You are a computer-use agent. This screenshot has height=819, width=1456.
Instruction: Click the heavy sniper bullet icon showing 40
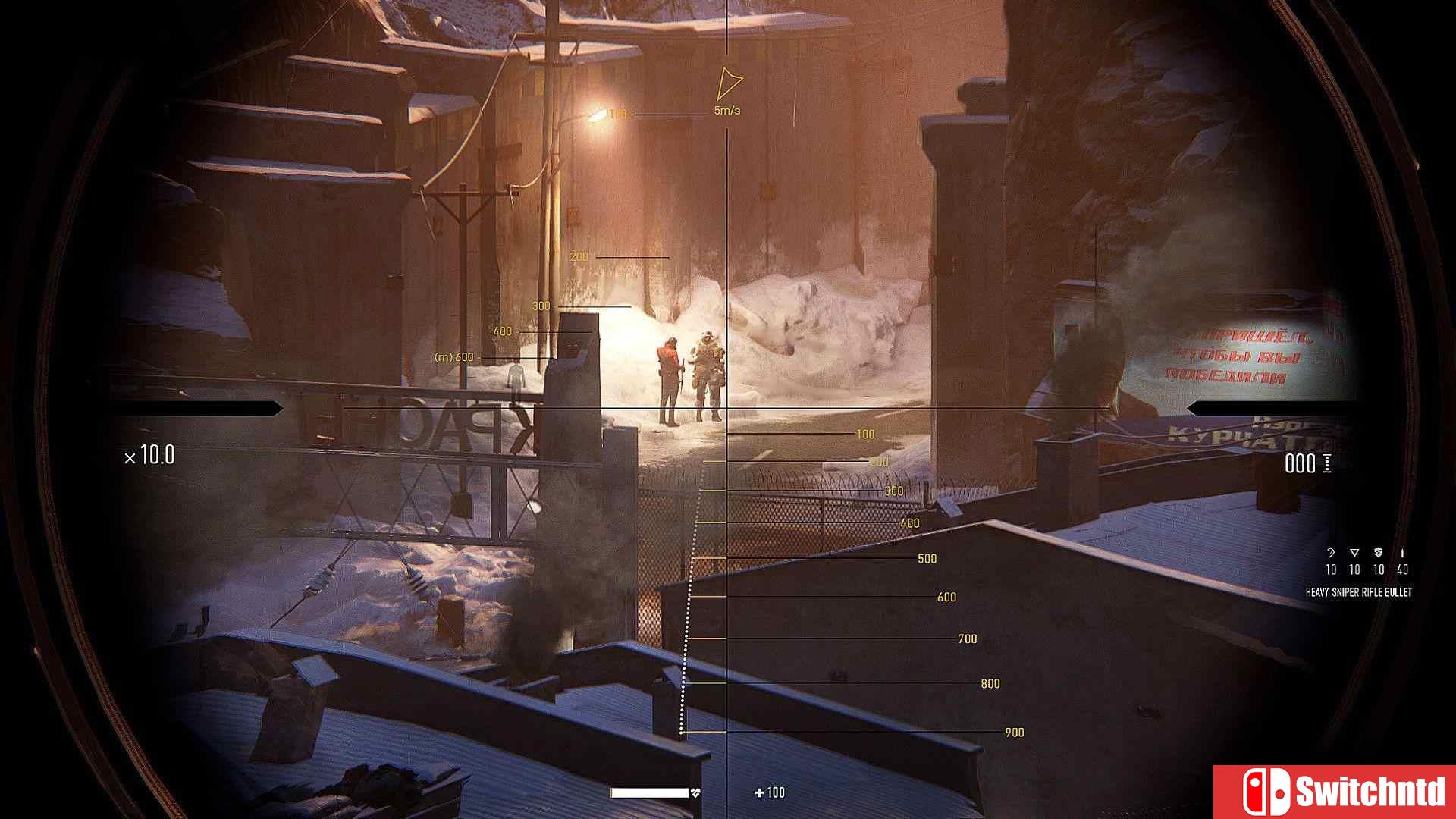pyautogui.click(x=1402, y=552)
